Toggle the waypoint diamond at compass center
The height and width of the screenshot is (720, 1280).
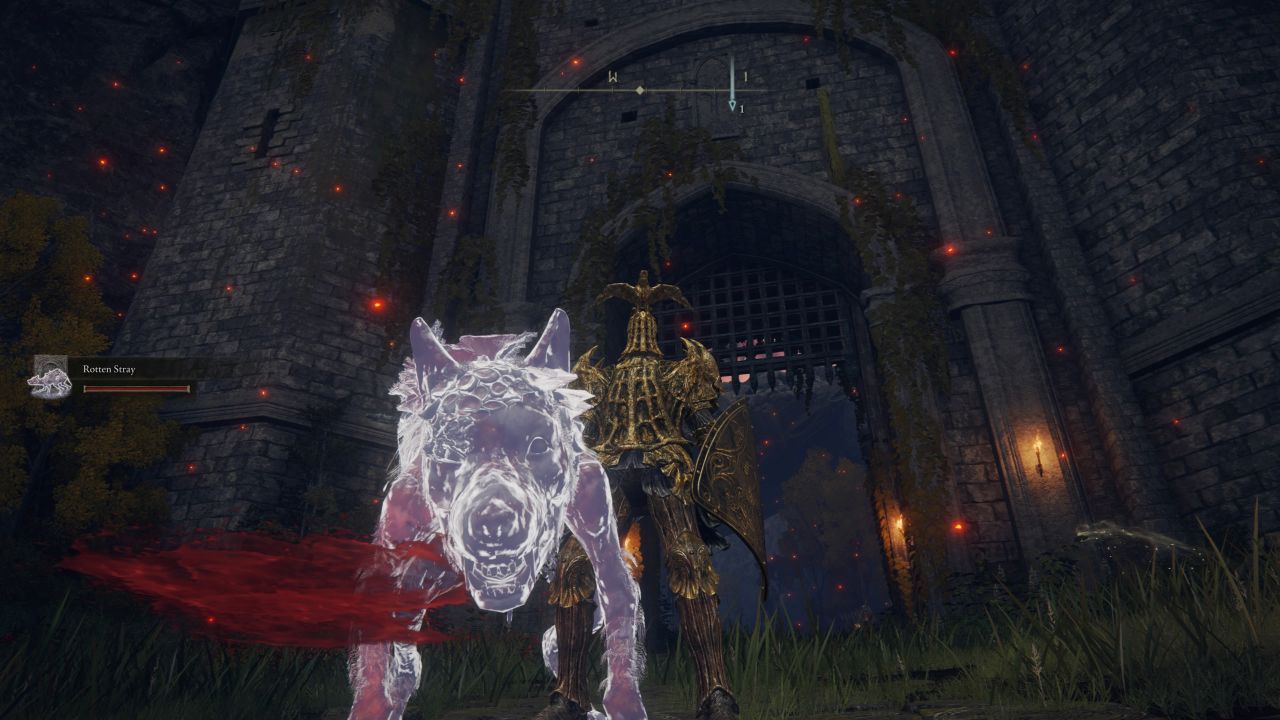click(x=638, y=89)
